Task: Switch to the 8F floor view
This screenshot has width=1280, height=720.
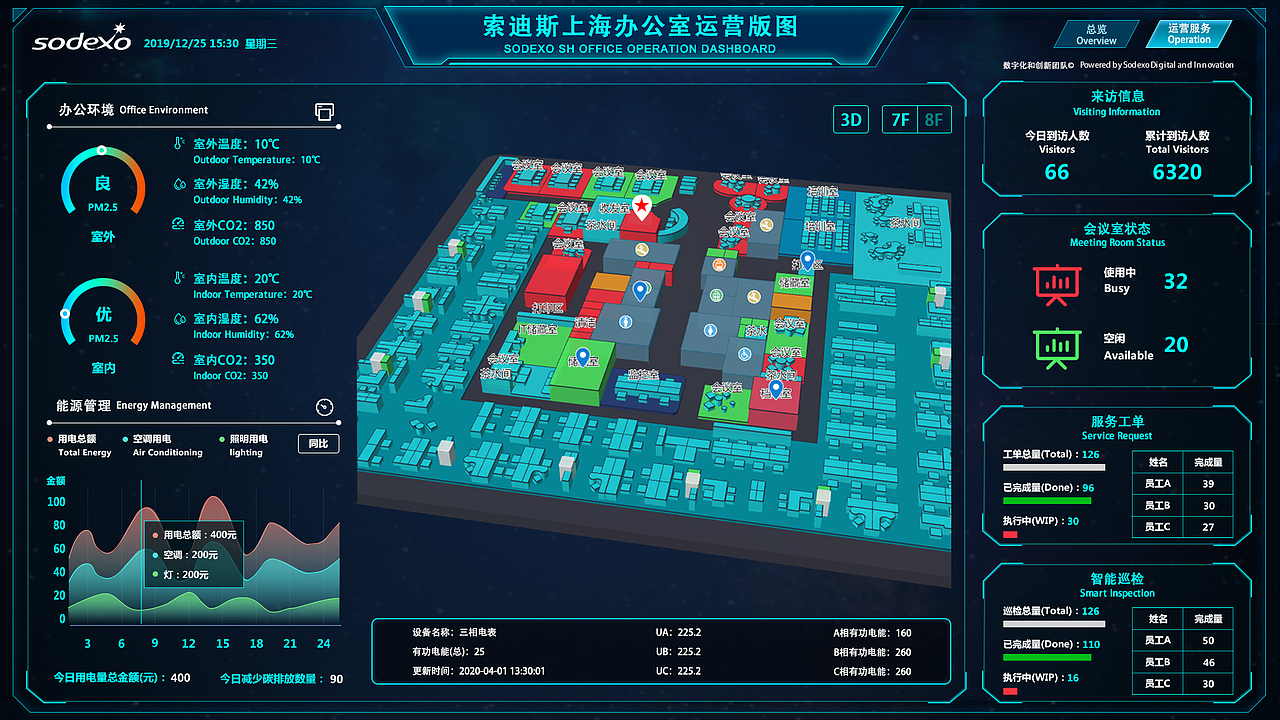Action: coord(933,119)
